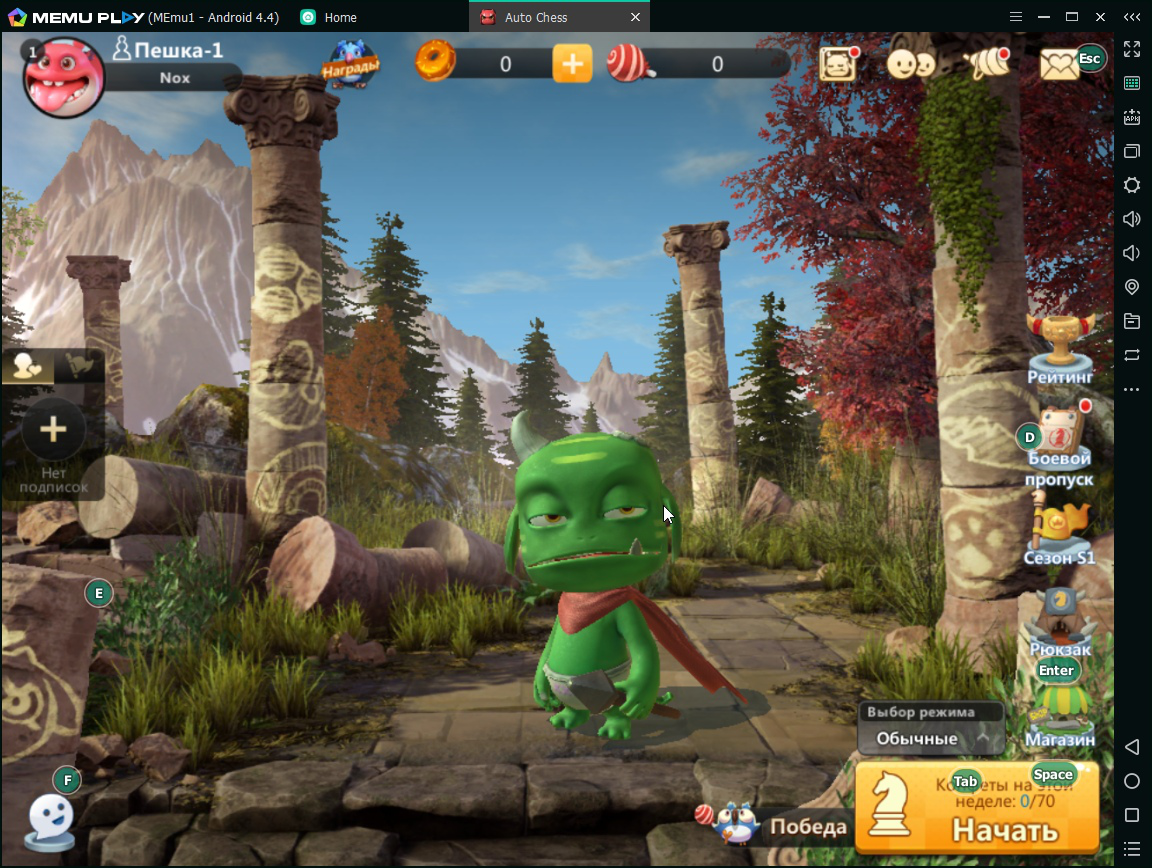Open the Обычные mode selection dropdown
This screenshot has height=868, width=1152.
coord(931,738)
